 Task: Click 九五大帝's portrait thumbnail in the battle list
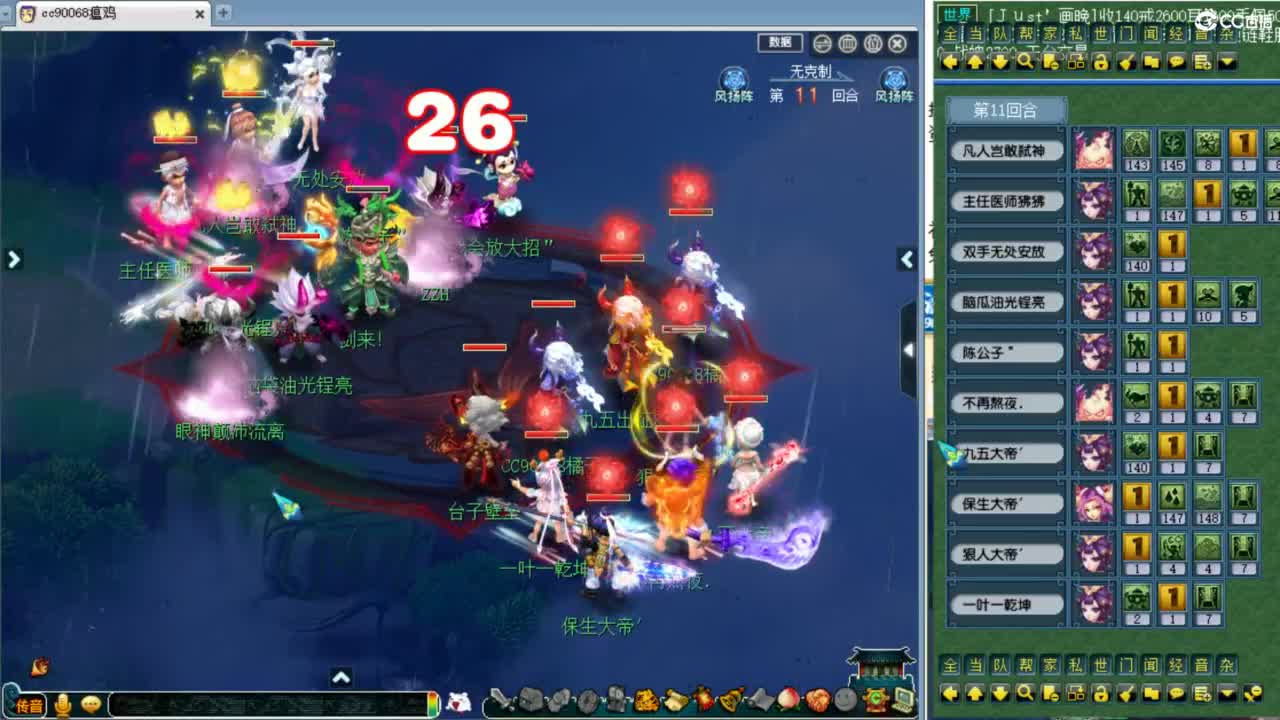pyautogui.click(x=1093, y=452)
